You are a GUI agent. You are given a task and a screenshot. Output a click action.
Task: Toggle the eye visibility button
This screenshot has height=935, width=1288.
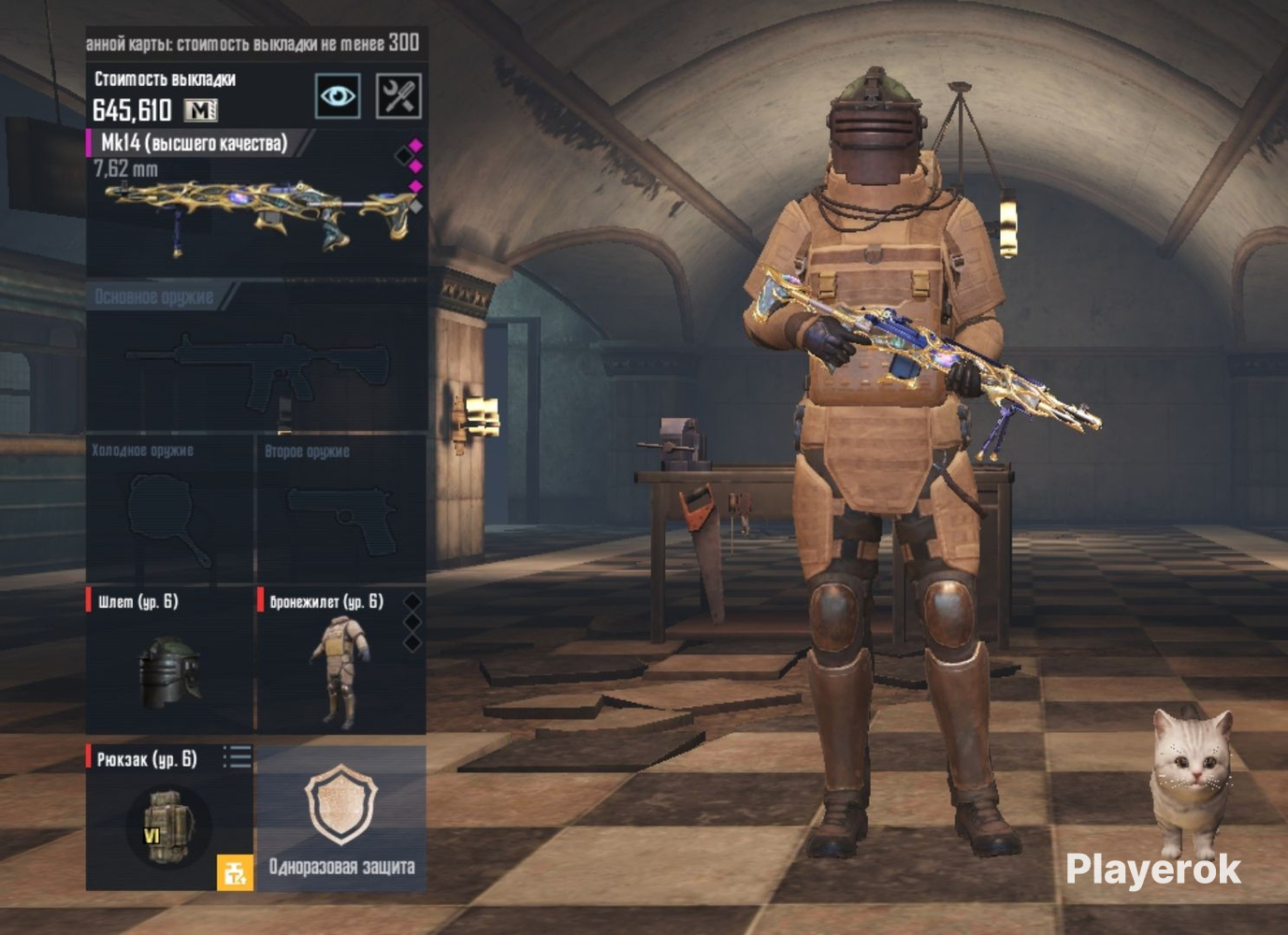338,95
